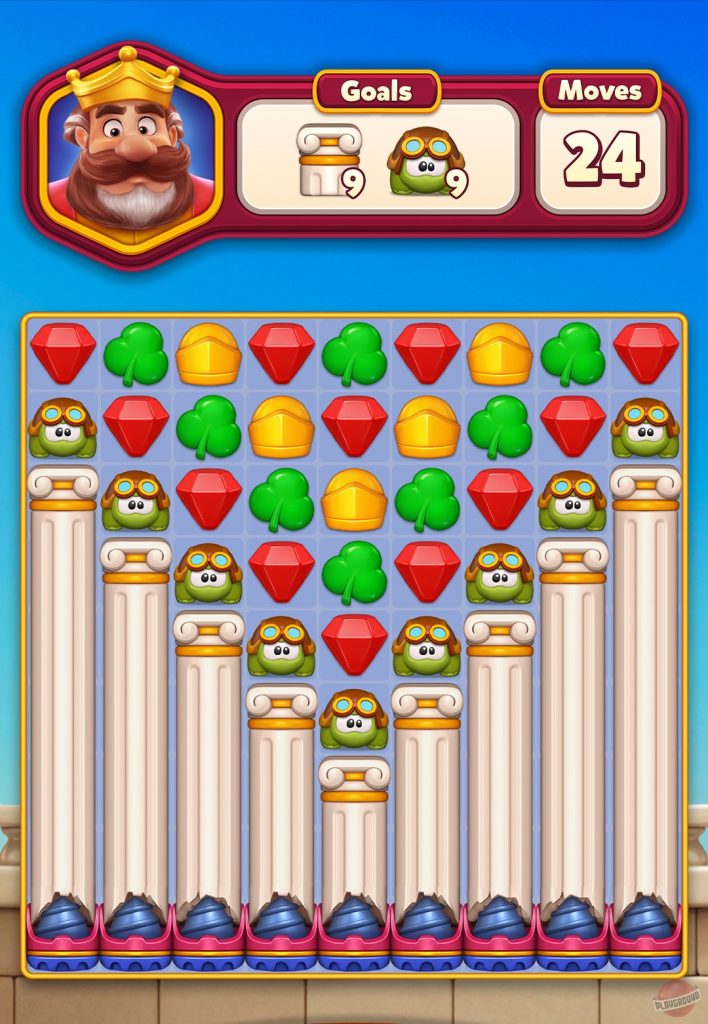Pick the red gem in the board's top-left corner

click(63, 352)
